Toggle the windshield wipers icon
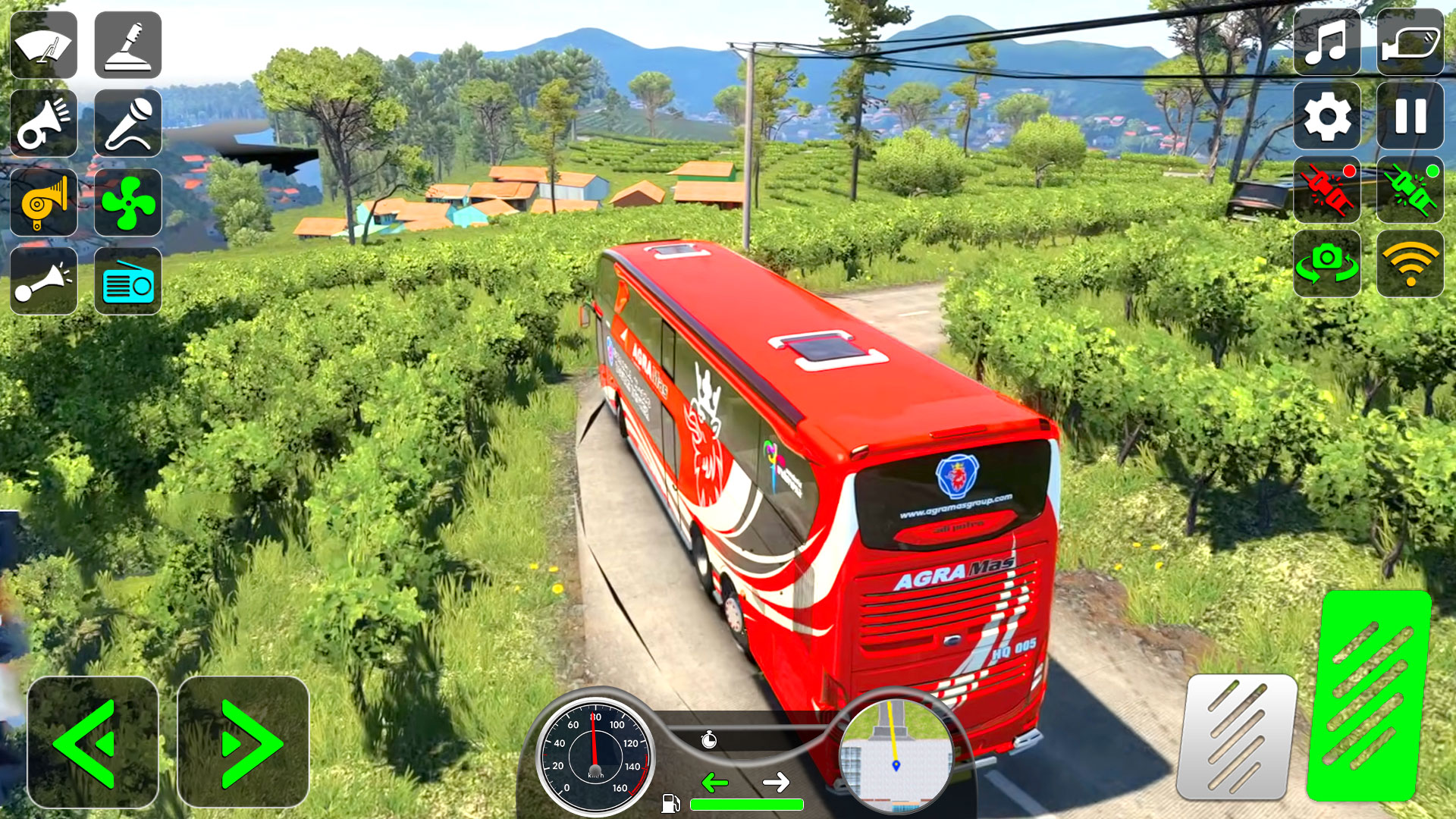Image resolution: width=1456 pixels, height=819 pixels. [44, 45]
